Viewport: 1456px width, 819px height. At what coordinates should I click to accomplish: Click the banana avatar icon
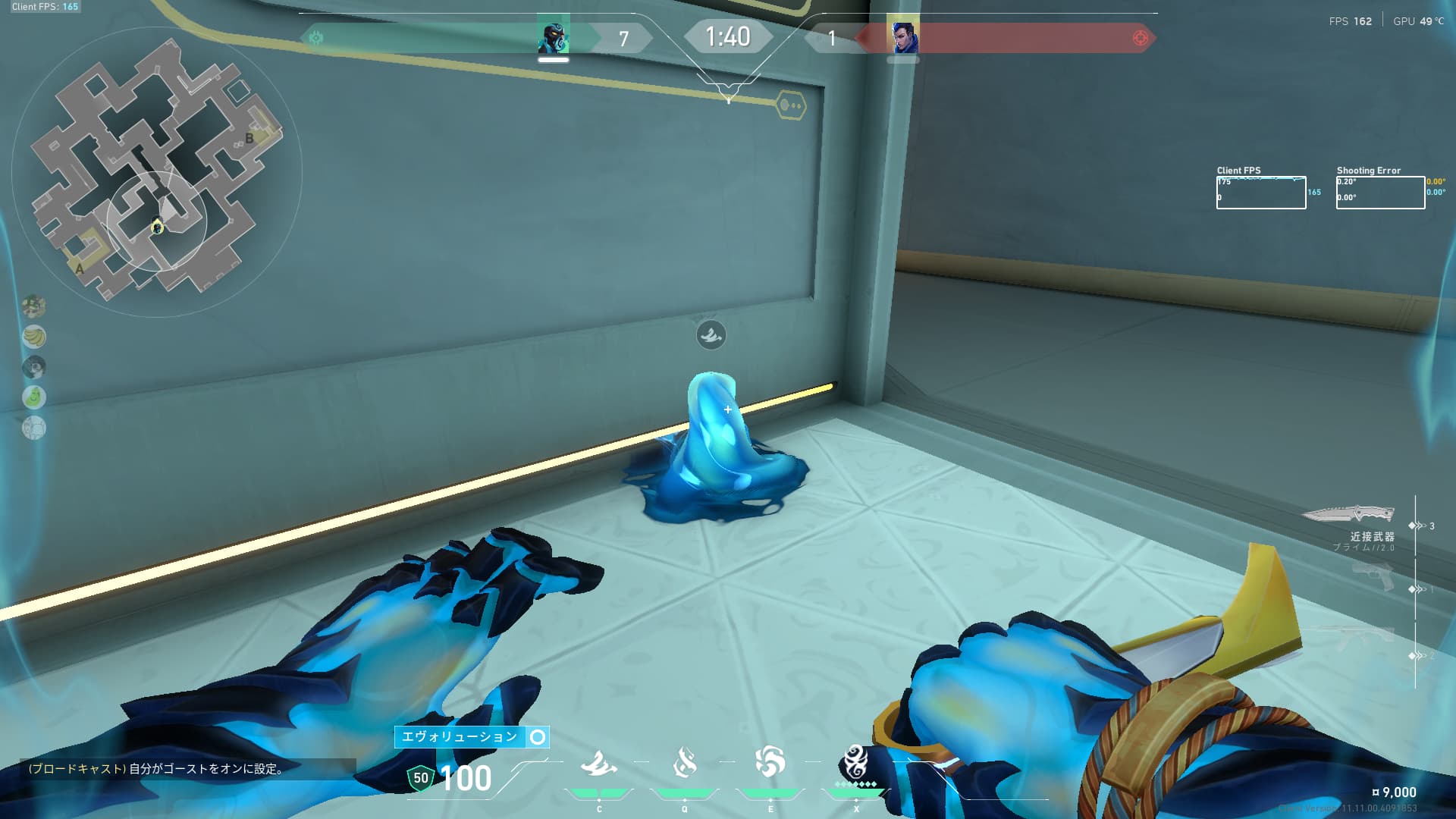(34, 337)
